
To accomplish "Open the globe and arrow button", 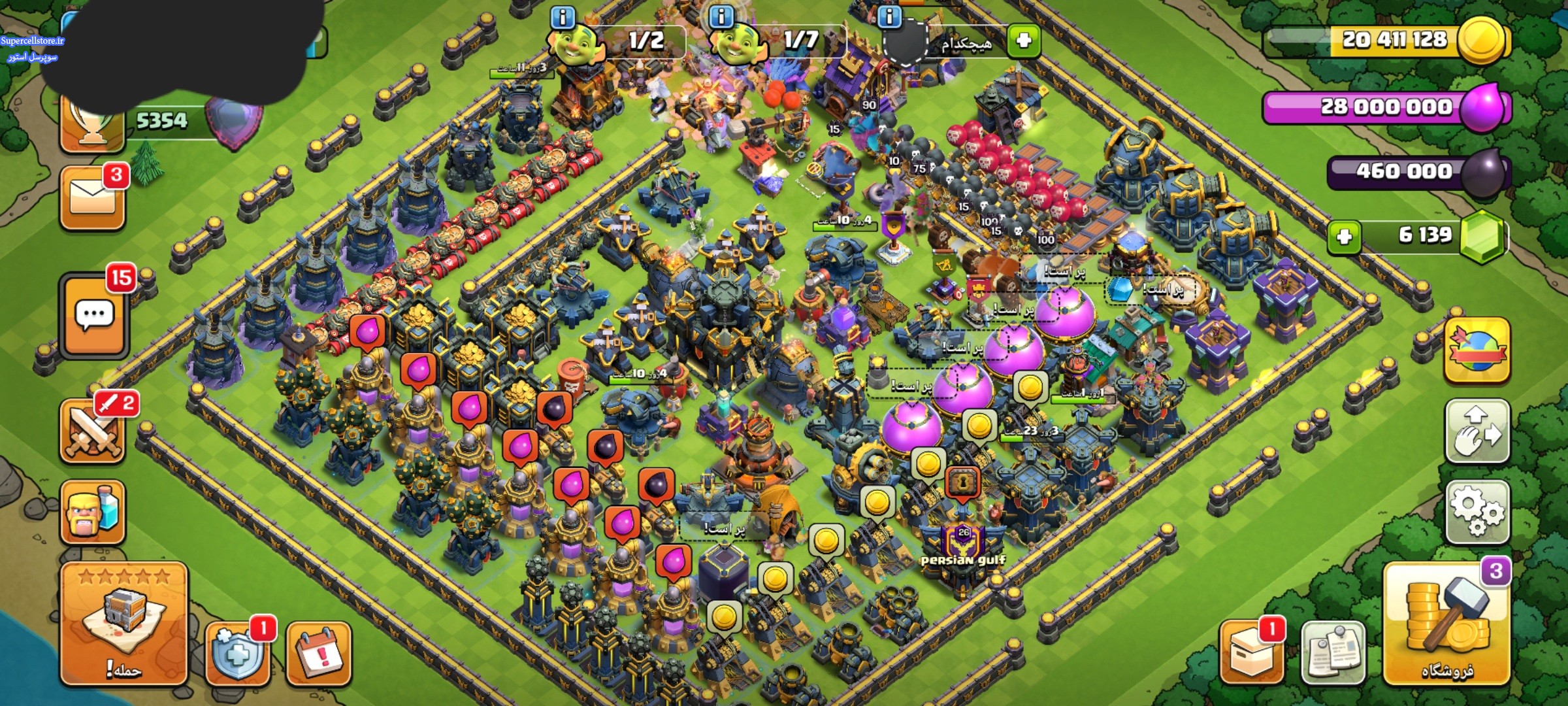I will click(x=1477, y=351).
